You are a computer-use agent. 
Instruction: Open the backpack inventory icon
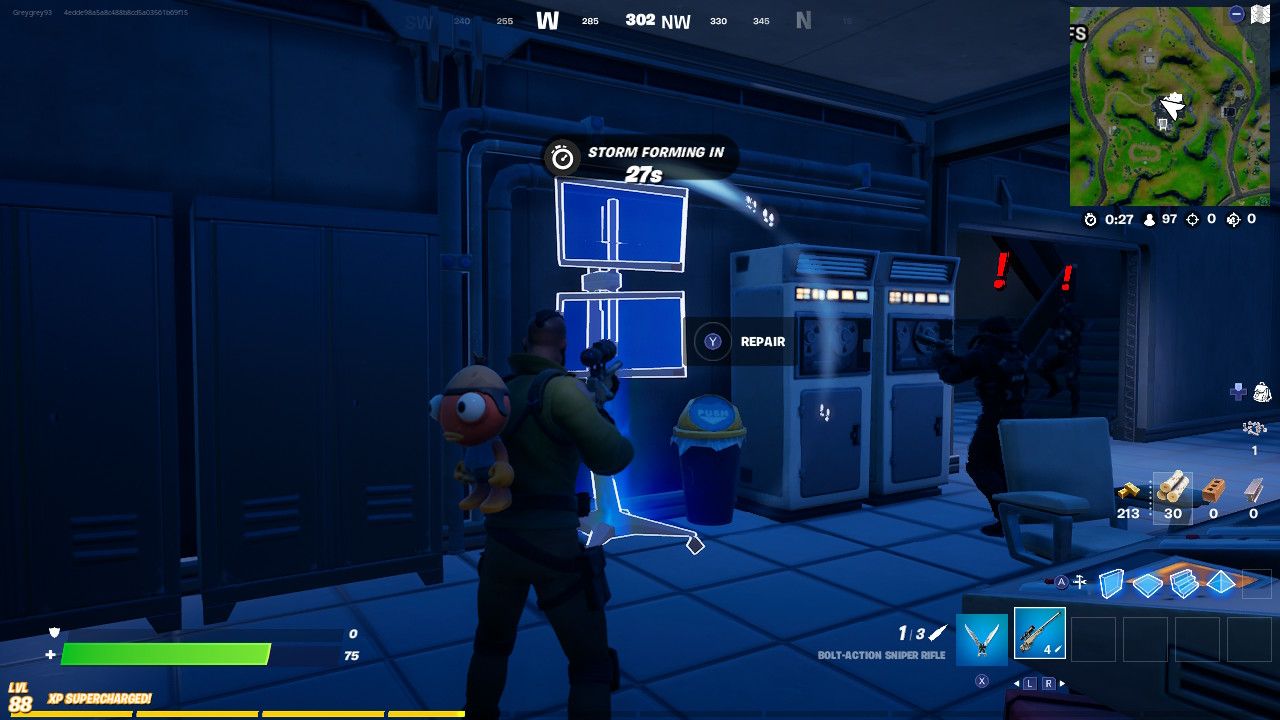pos(1262,391)
